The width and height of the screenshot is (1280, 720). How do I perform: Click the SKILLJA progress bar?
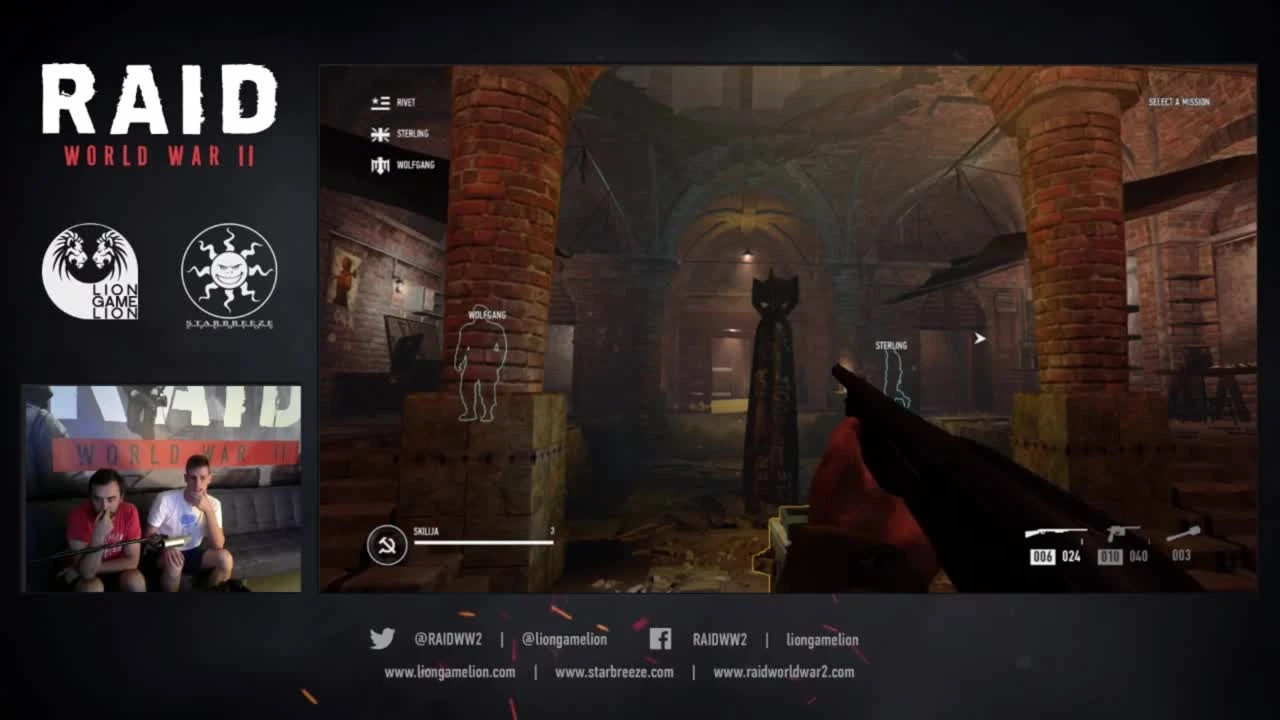(x=485, y=540)
